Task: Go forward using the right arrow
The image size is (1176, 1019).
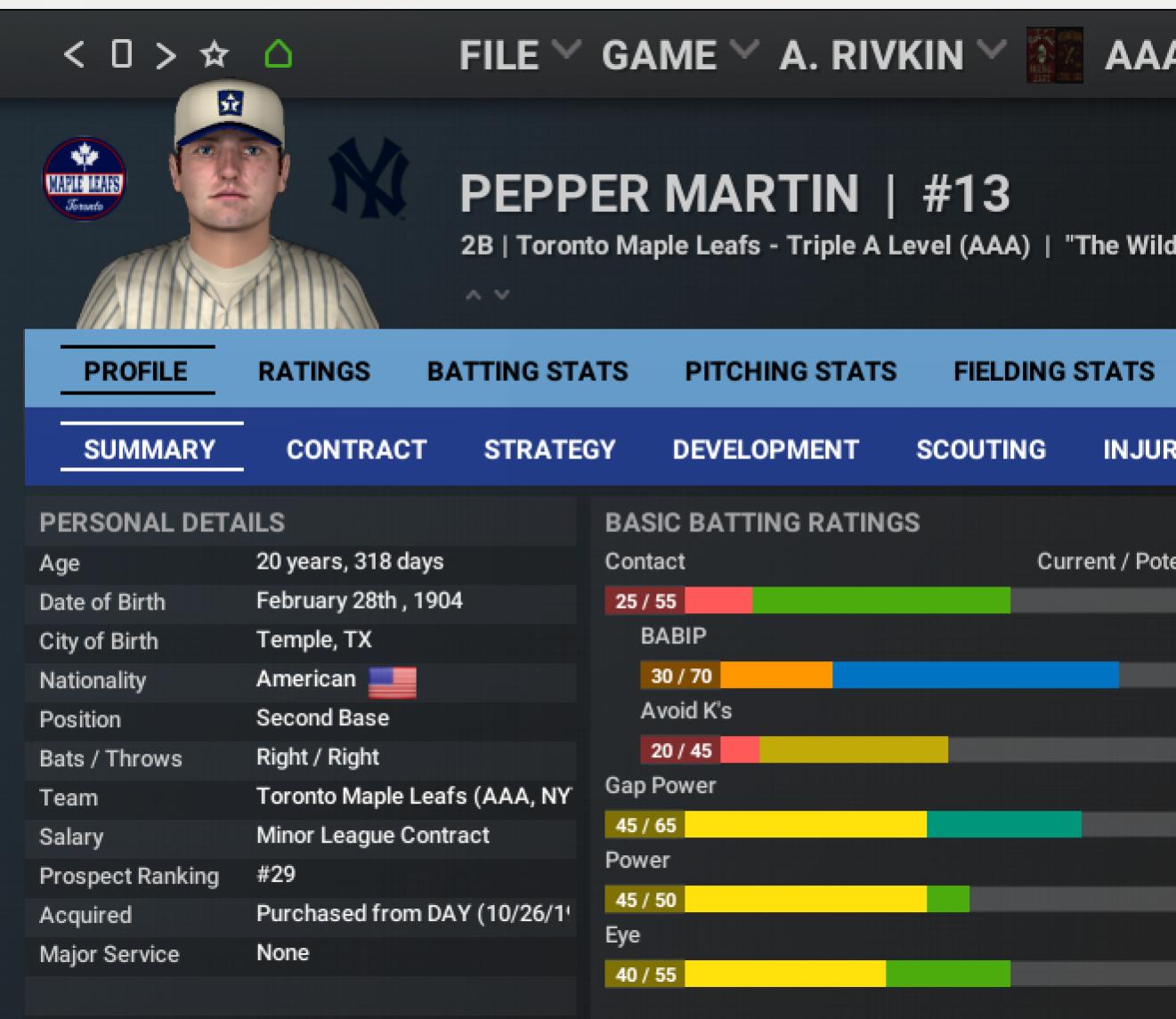Action: (166, 55)
